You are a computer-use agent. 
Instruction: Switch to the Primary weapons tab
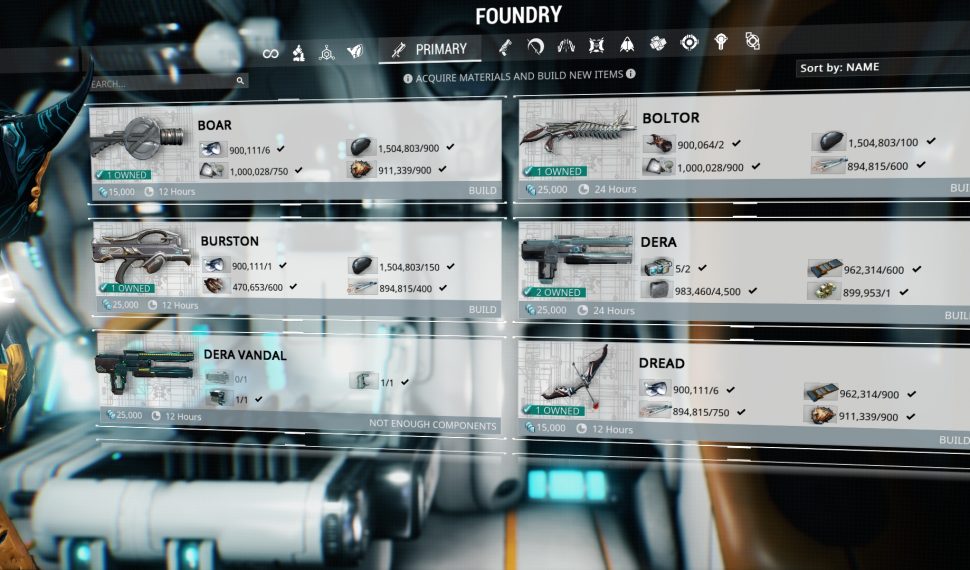[430, 49]
